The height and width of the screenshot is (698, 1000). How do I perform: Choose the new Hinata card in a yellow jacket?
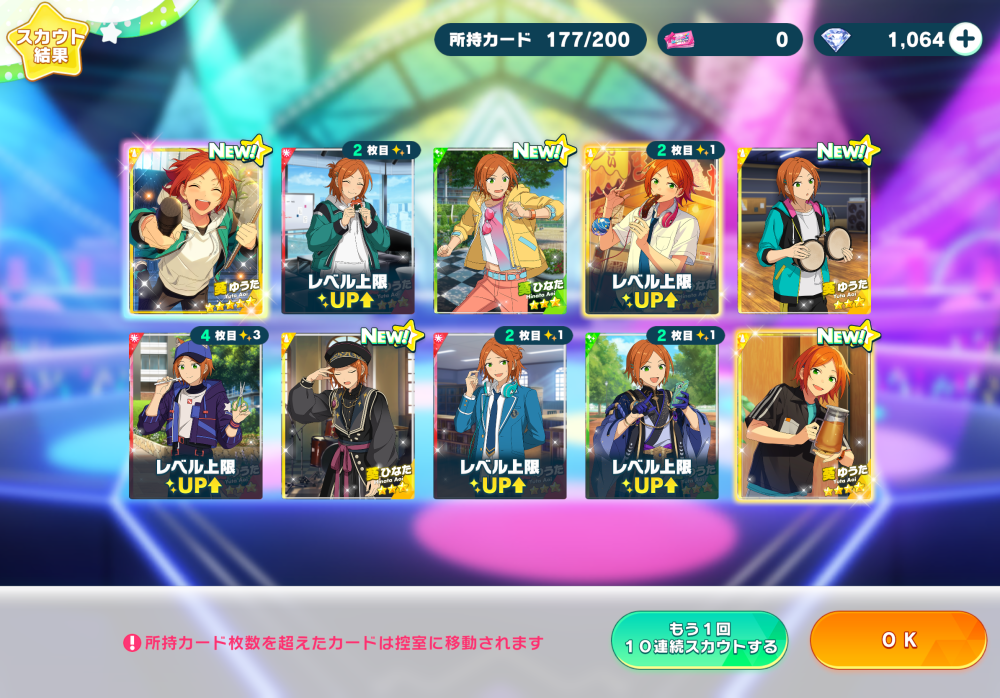[500, 230]
